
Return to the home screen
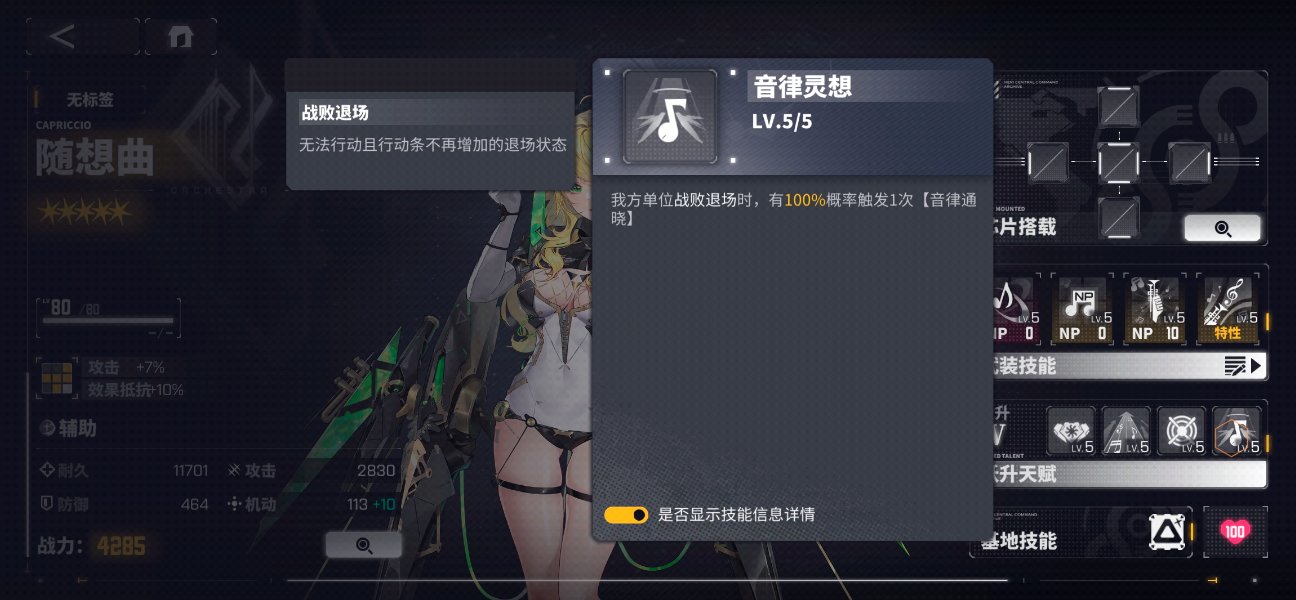[x=180, y=37]
